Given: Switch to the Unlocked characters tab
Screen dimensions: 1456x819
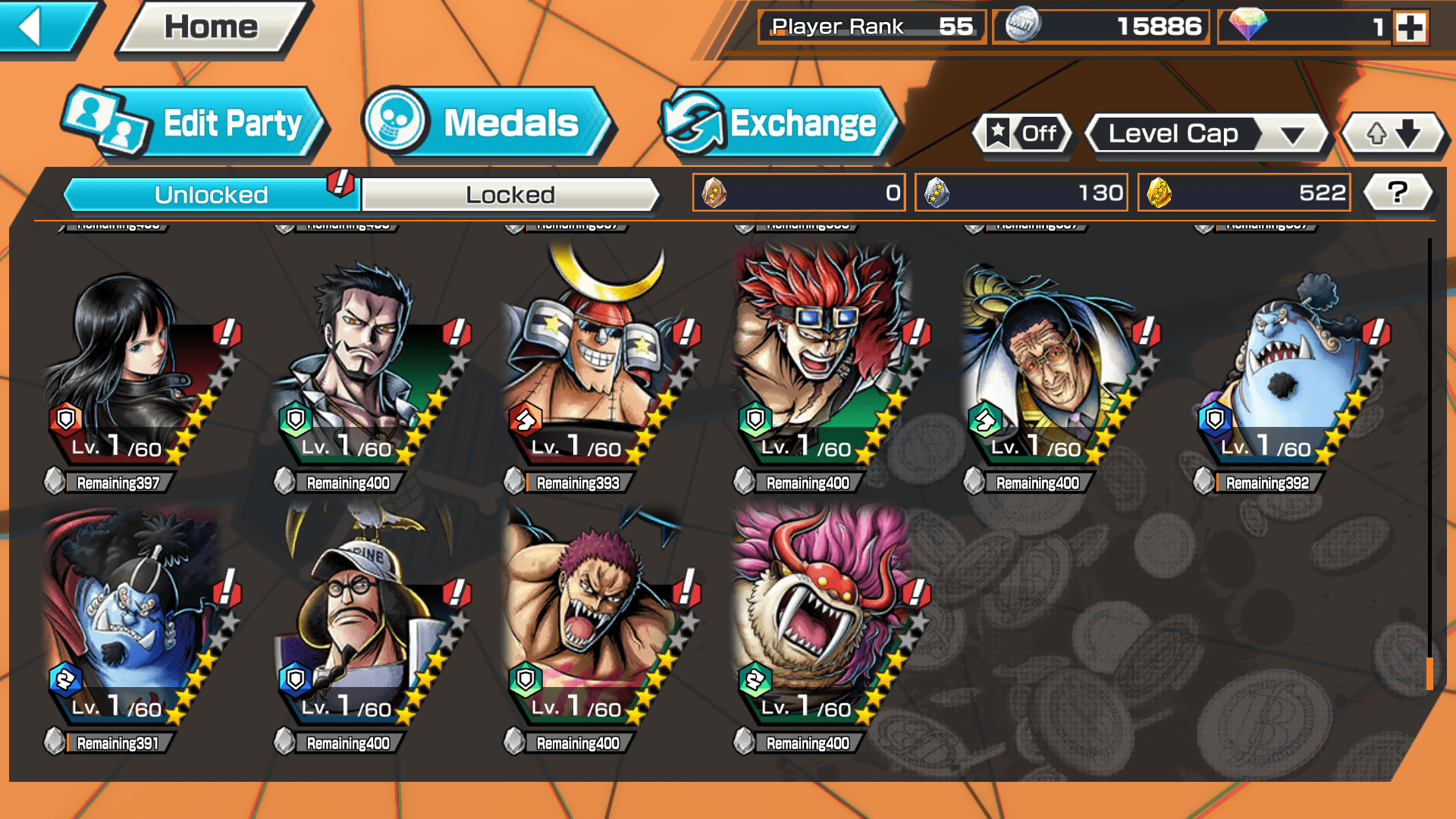Looking at the screenshot, I should point(210,195).
